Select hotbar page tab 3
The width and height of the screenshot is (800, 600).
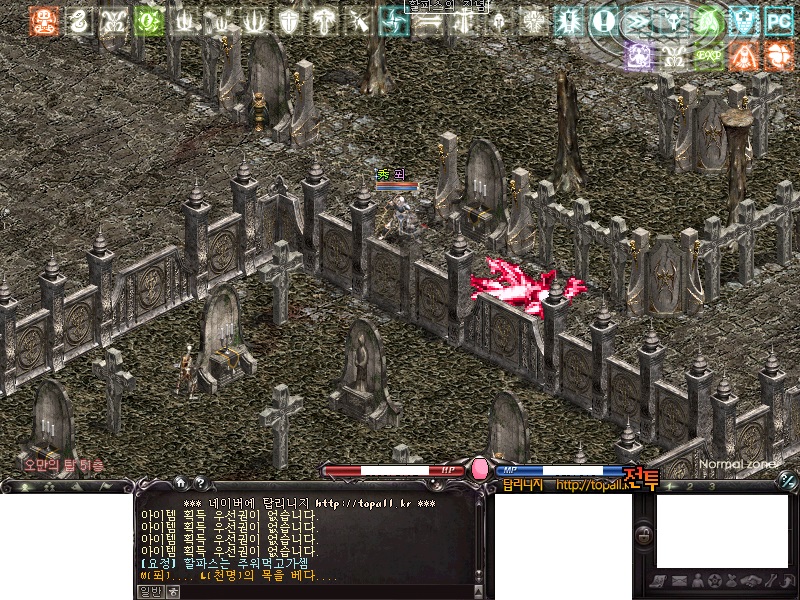[711, 487]
